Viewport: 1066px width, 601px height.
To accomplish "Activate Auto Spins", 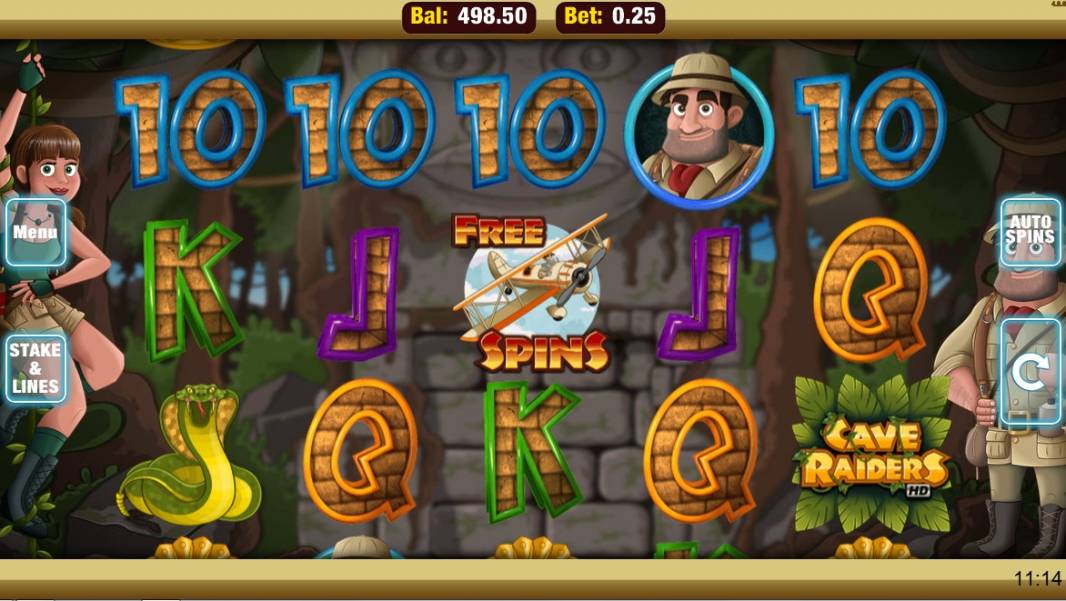I will click(1030, 232).
